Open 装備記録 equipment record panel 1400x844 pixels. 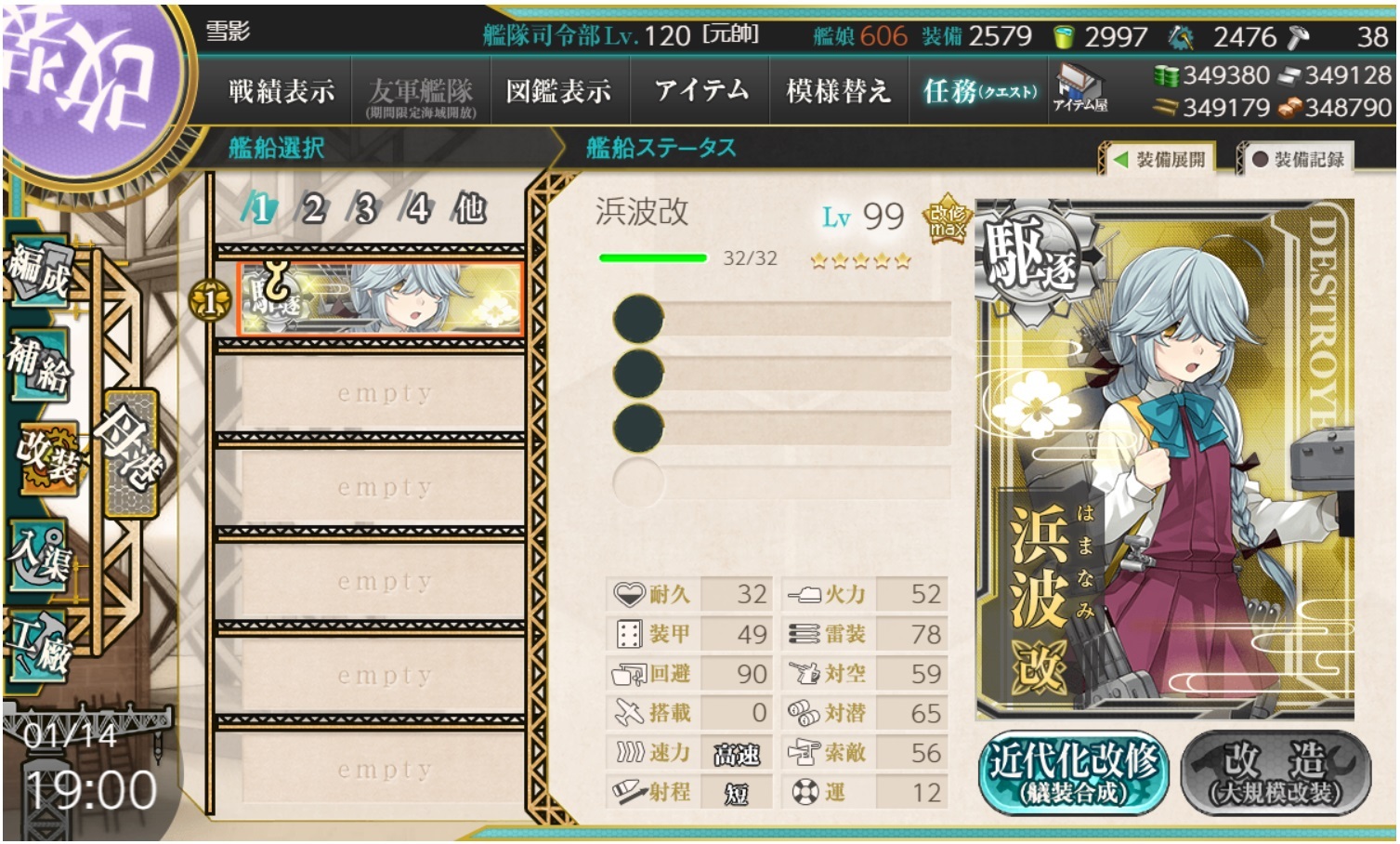click(x=1299, y=160)
